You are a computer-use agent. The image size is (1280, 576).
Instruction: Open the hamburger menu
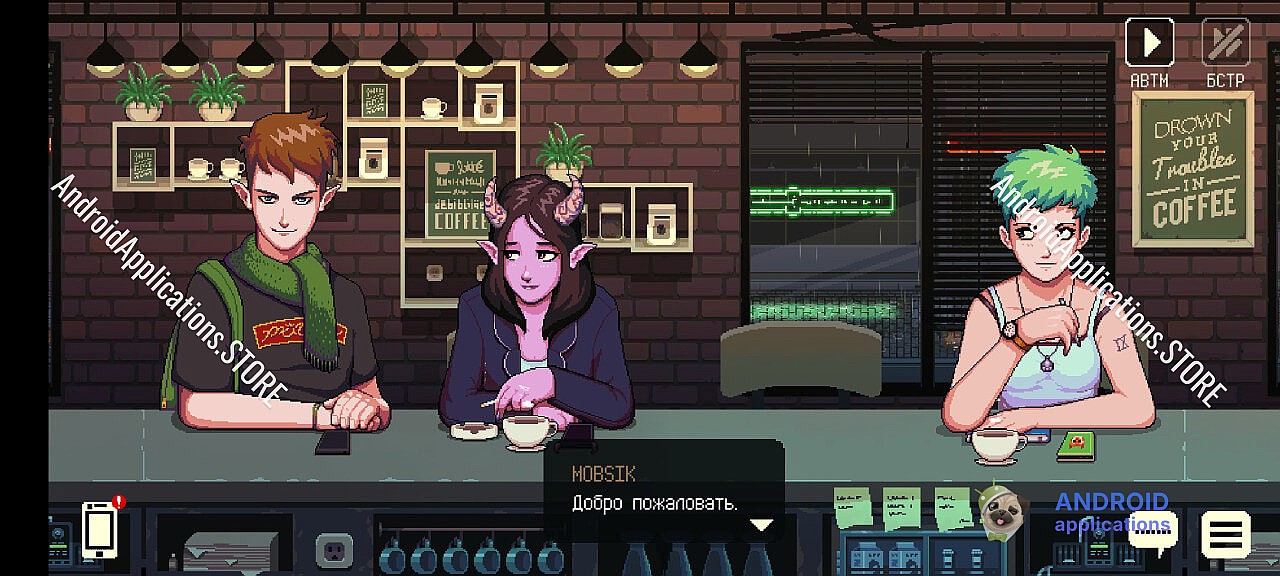1225,535
